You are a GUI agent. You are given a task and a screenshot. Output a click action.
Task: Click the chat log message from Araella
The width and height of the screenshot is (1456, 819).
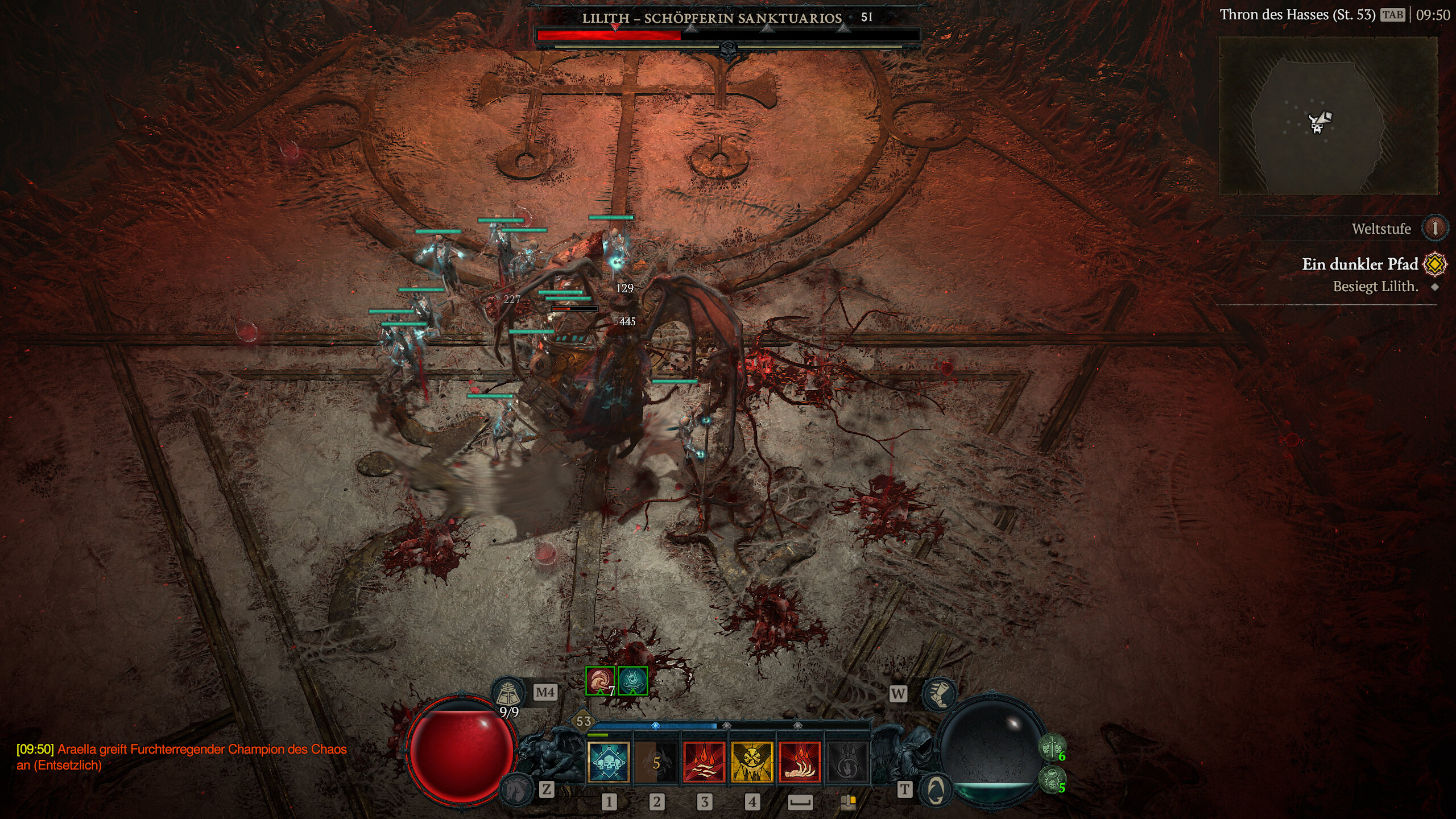click(182, 757)
